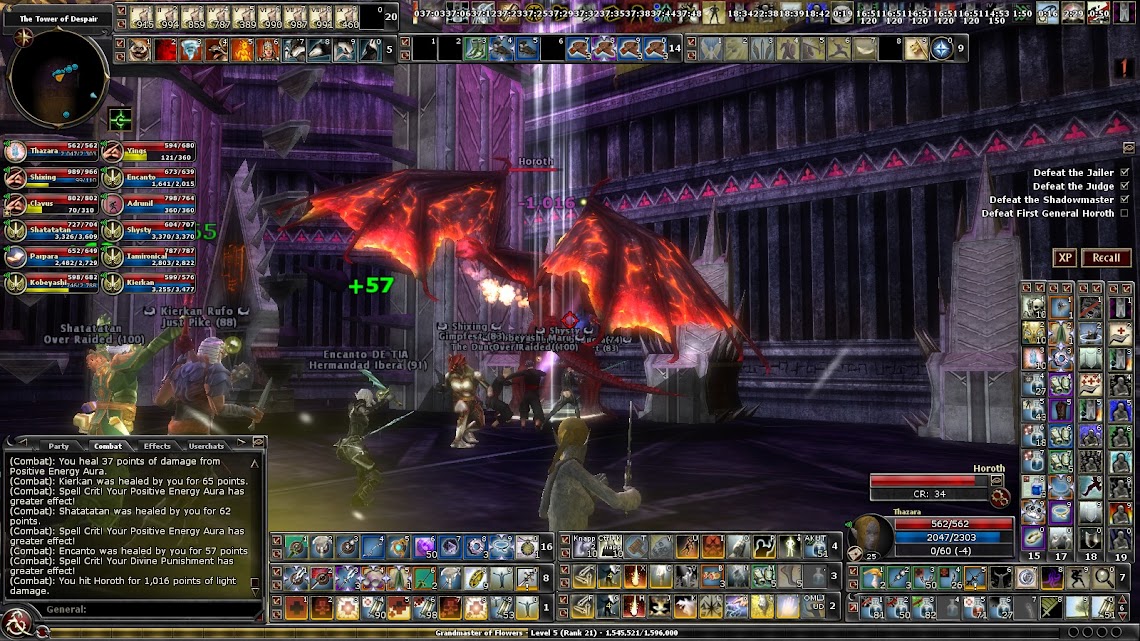Show the Effects chat tab
The image size is (1140, 641).
[x=157, y=446]
